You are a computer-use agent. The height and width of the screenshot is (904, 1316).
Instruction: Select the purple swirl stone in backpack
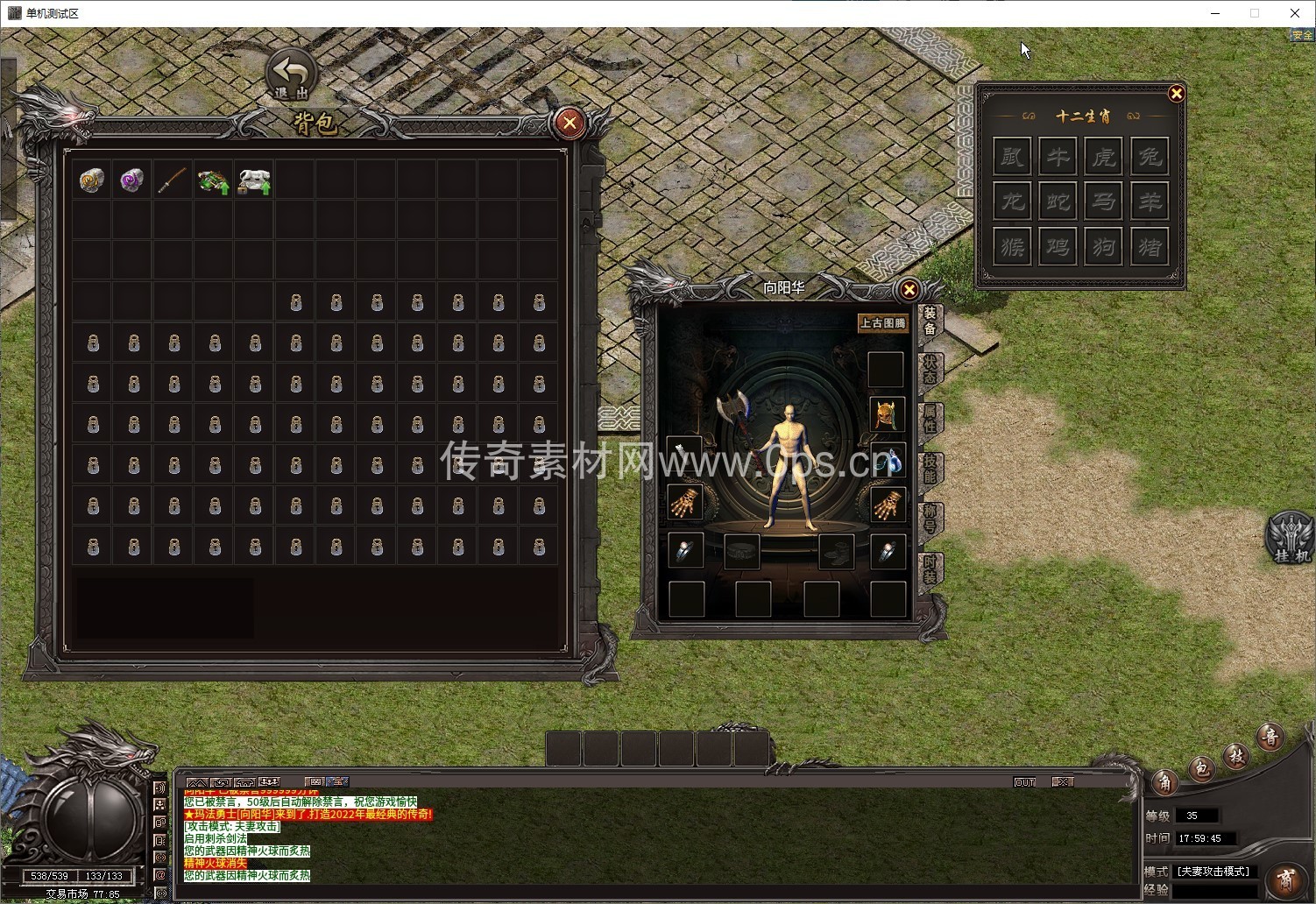(x=132, y=180)
